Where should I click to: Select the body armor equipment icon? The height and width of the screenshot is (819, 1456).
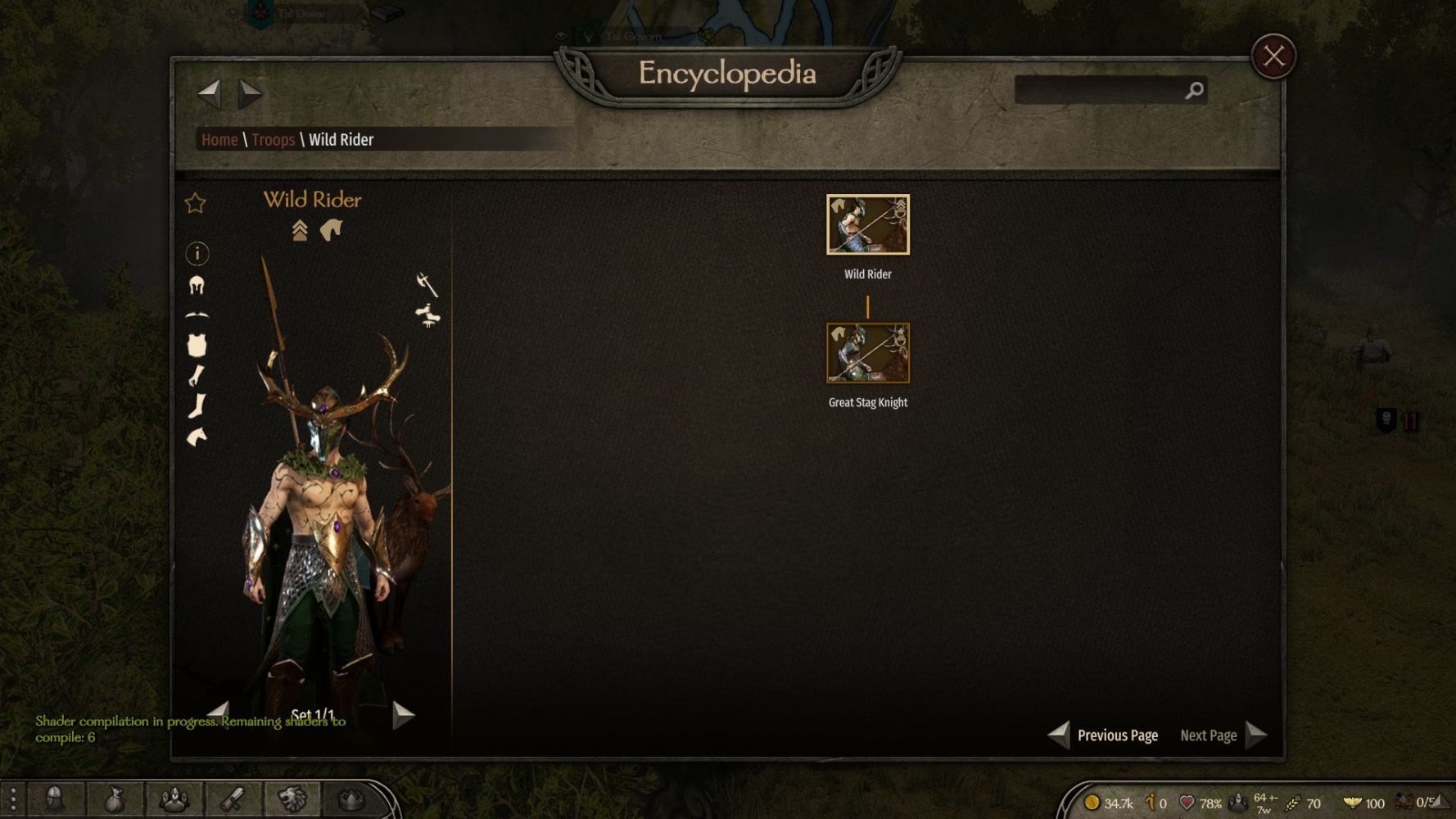[x=197, y=346]
